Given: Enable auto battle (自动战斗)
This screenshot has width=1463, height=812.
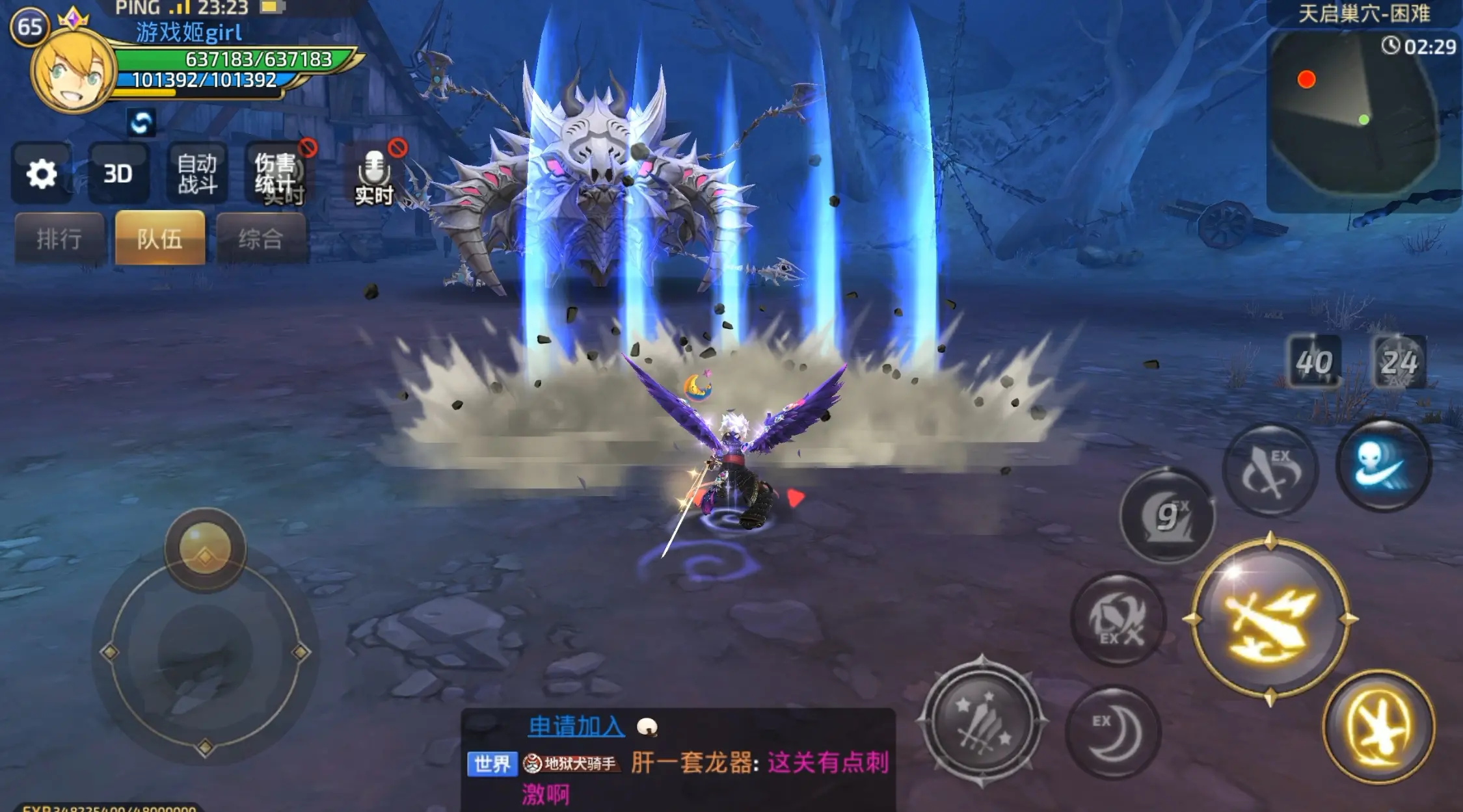Looking at the screenshot, I should 197,174.
